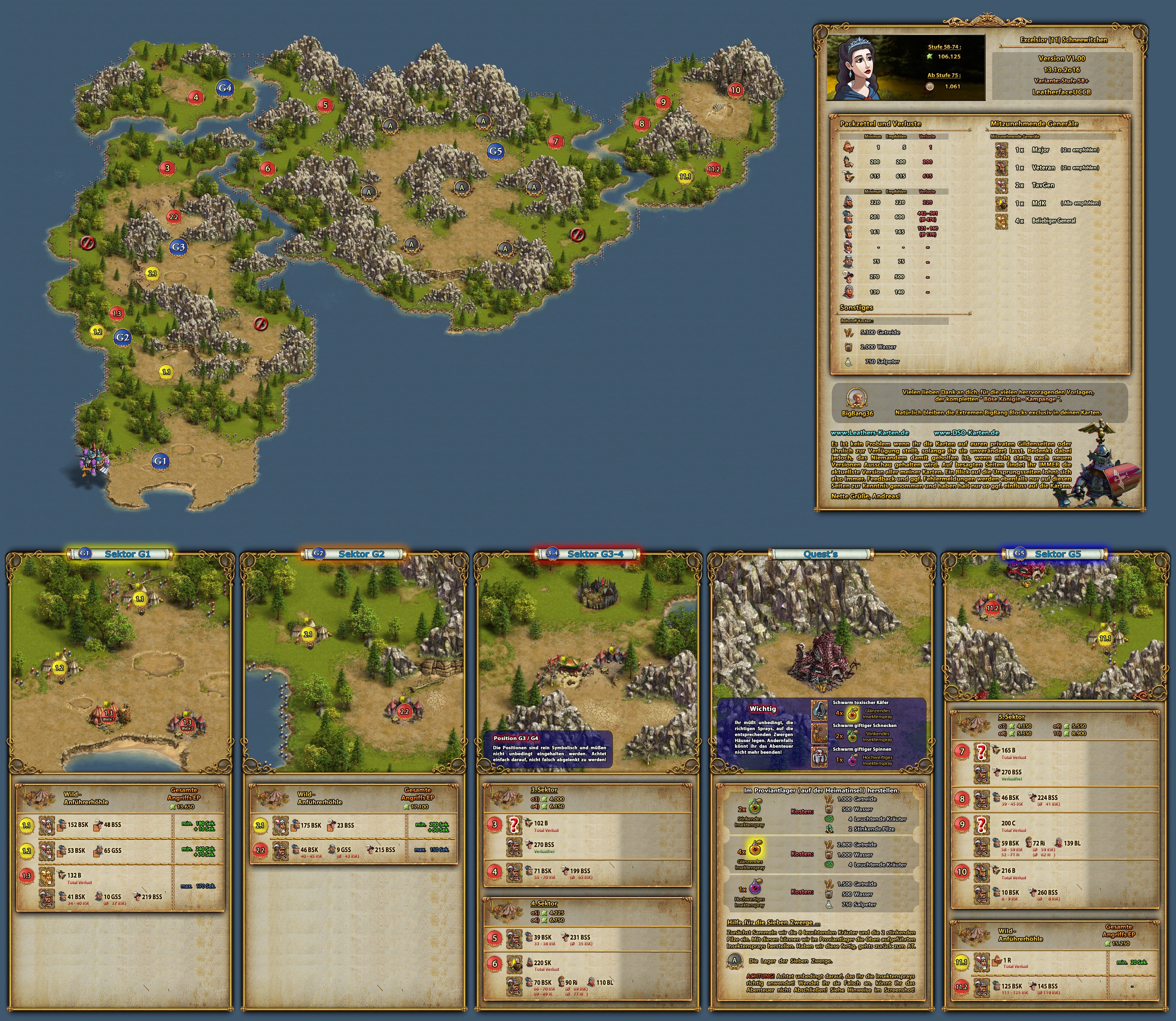This screenshot has width=1176, height=1021.
Task: Open the www.Leathers-Karten.de link
Action: pos(869,432)
